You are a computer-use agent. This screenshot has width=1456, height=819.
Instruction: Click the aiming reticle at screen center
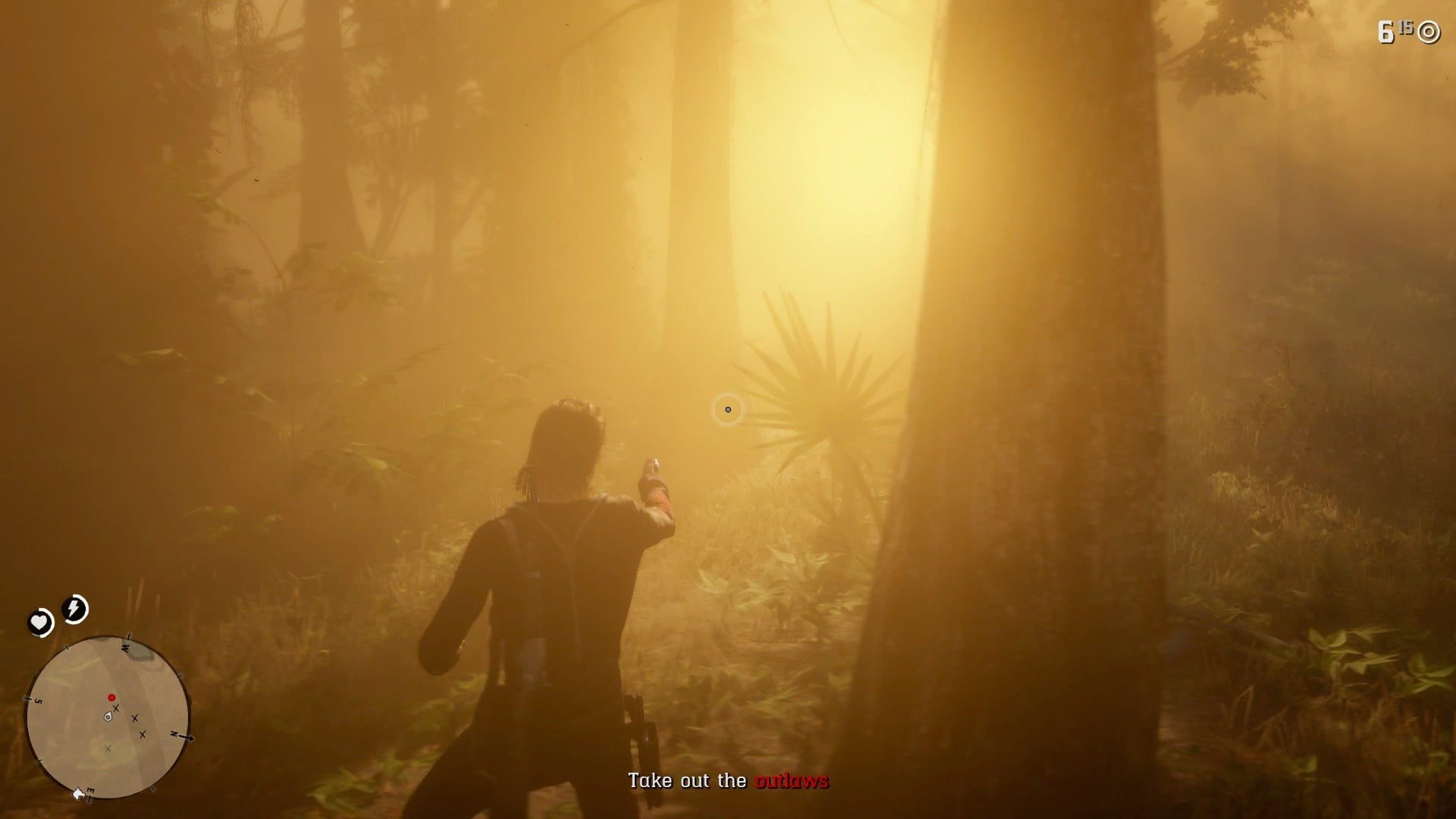coord(729,409)
